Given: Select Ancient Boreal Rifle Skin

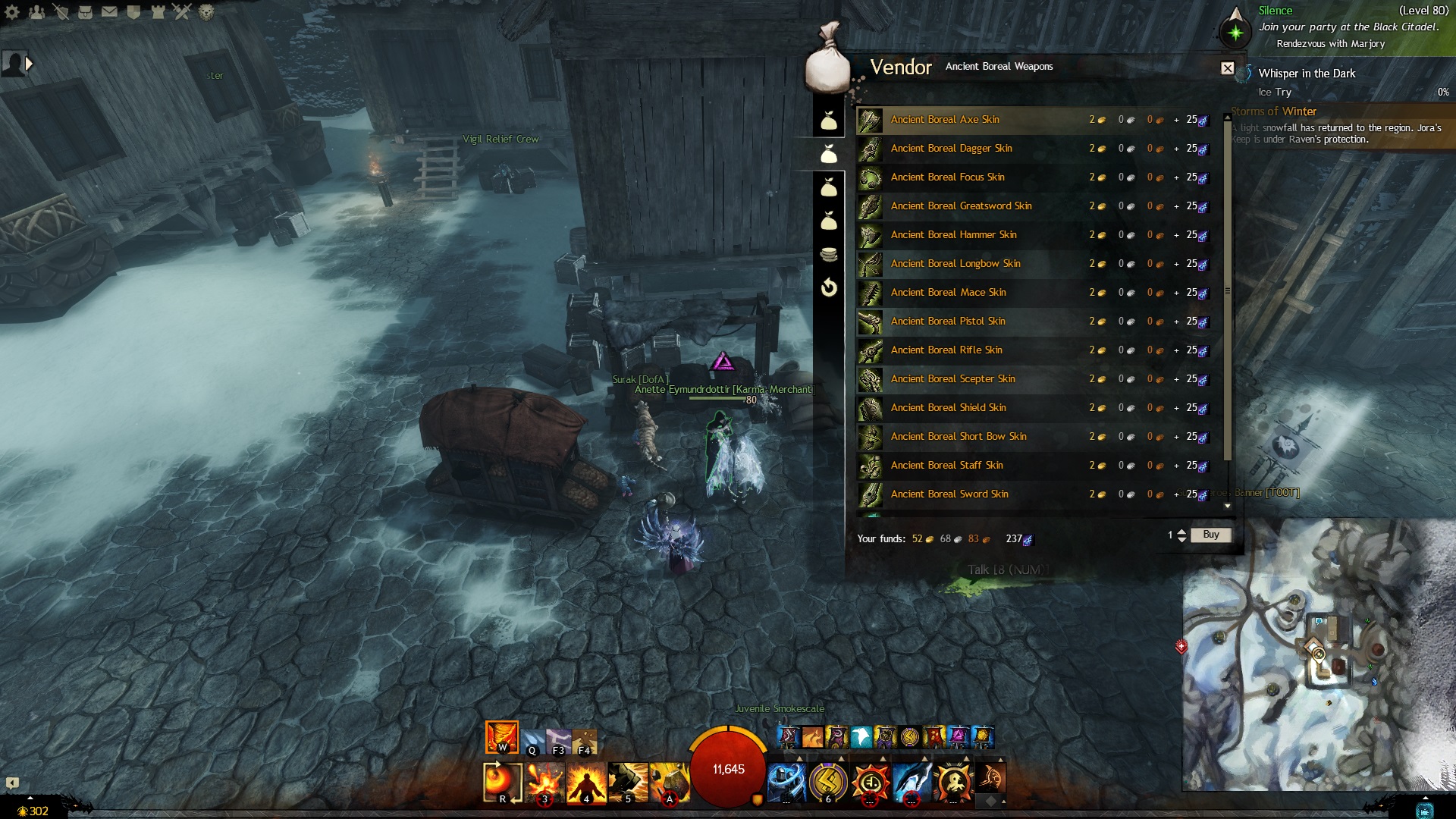Looking at the screenshot, I should pyautogui.click(x=946, y=350).
